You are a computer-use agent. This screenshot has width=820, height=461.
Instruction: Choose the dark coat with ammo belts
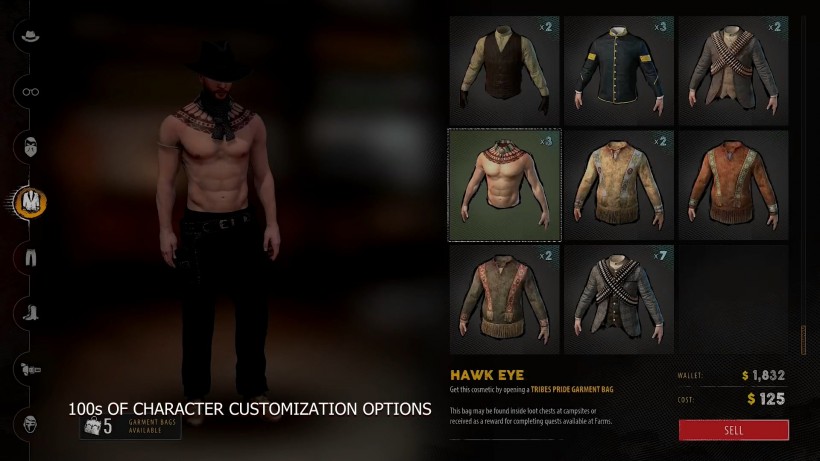pyautogui.click(x=619, y=299)
